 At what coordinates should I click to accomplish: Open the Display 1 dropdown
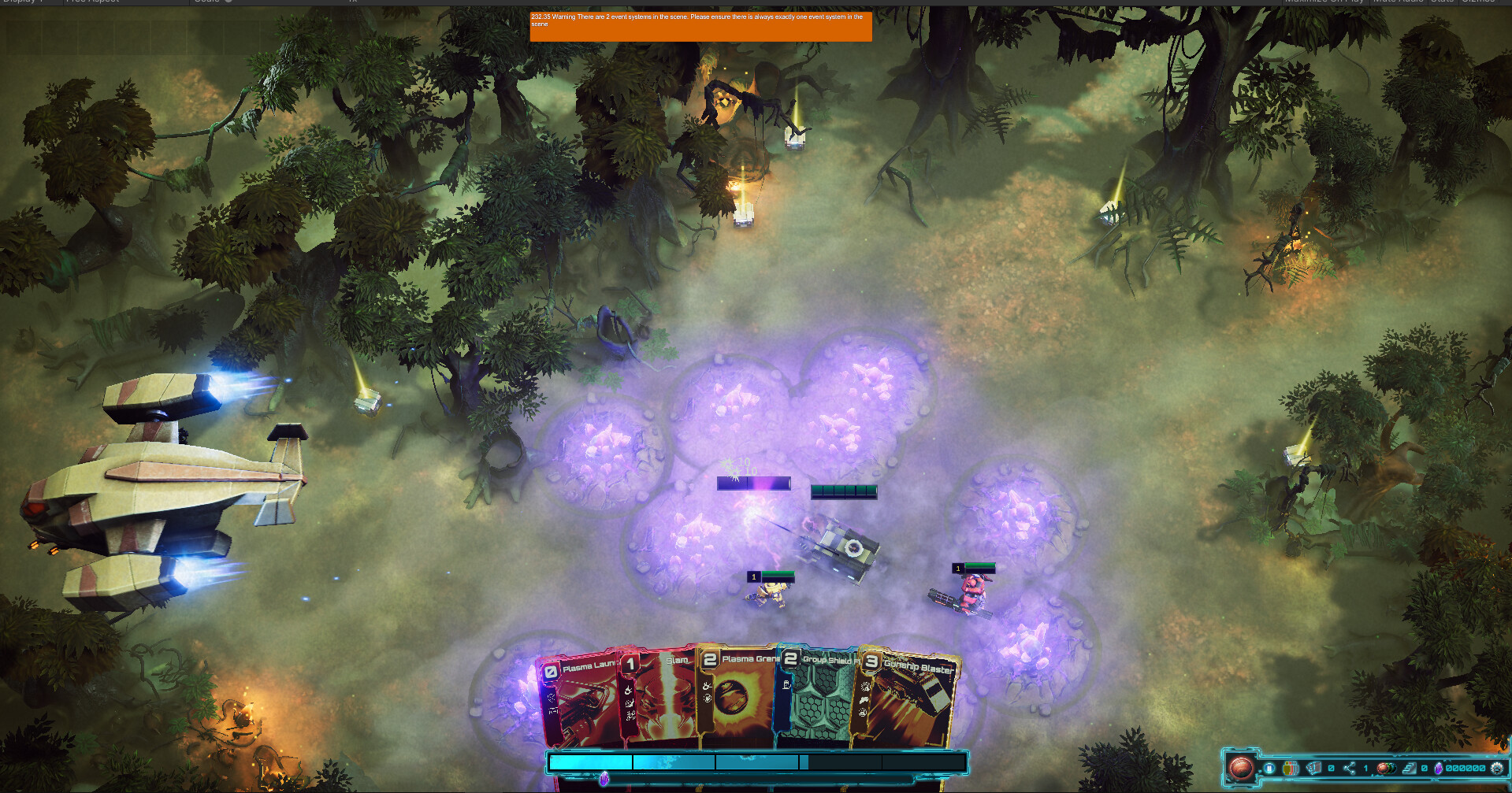pos(24,2)
